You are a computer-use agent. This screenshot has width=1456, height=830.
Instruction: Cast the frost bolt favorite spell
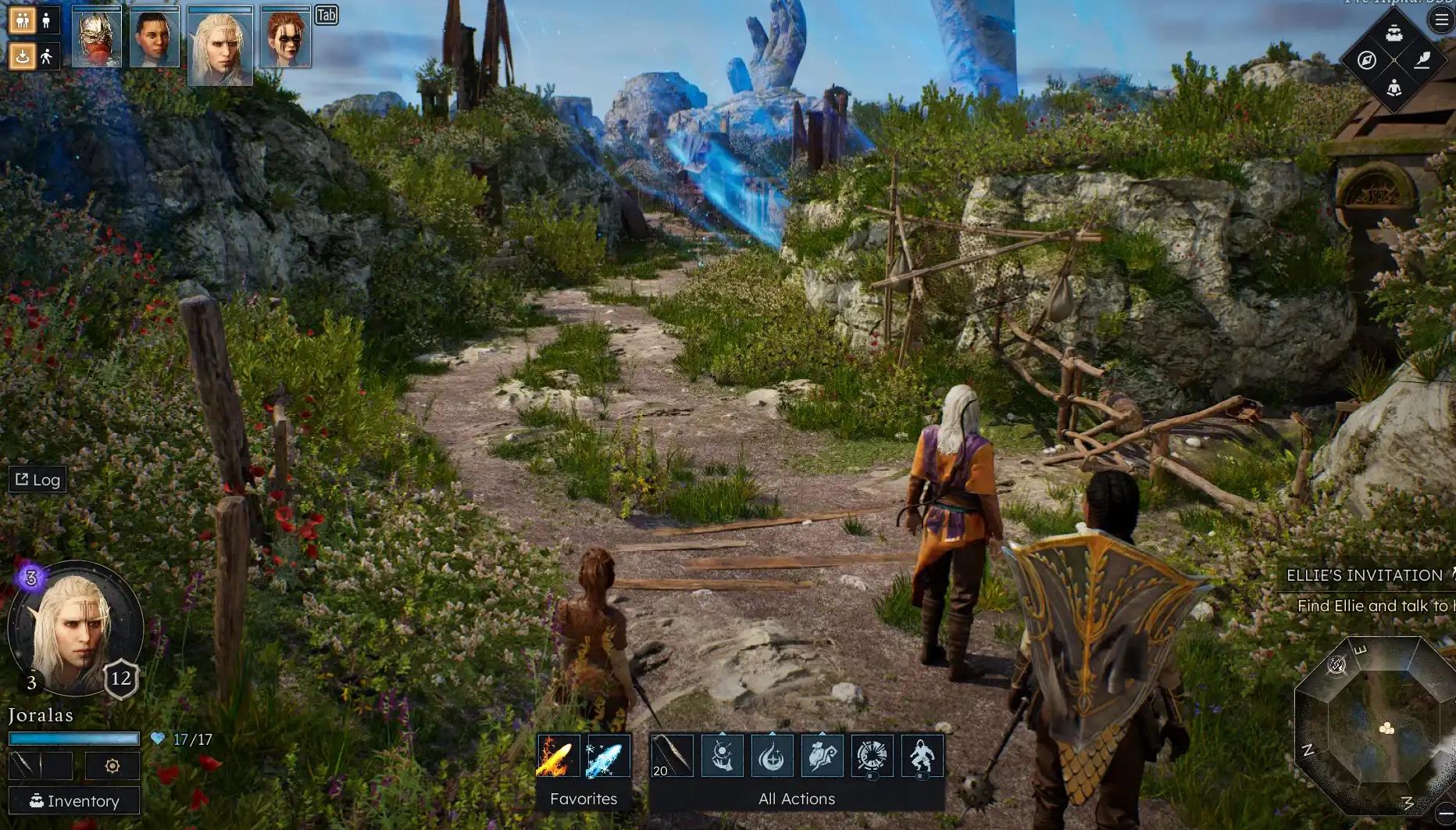[608, 756]
